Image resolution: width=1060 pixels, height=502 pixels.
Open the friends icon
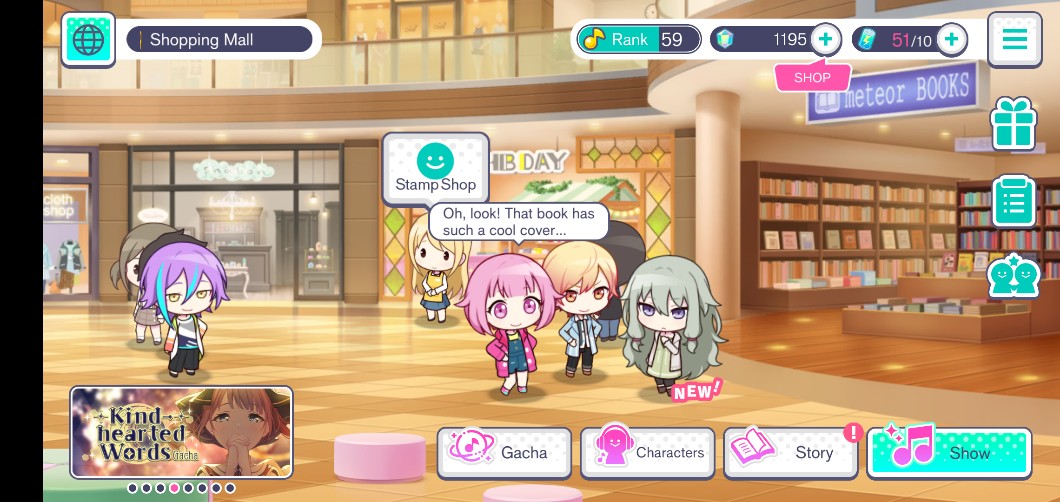pos(1013,277)
